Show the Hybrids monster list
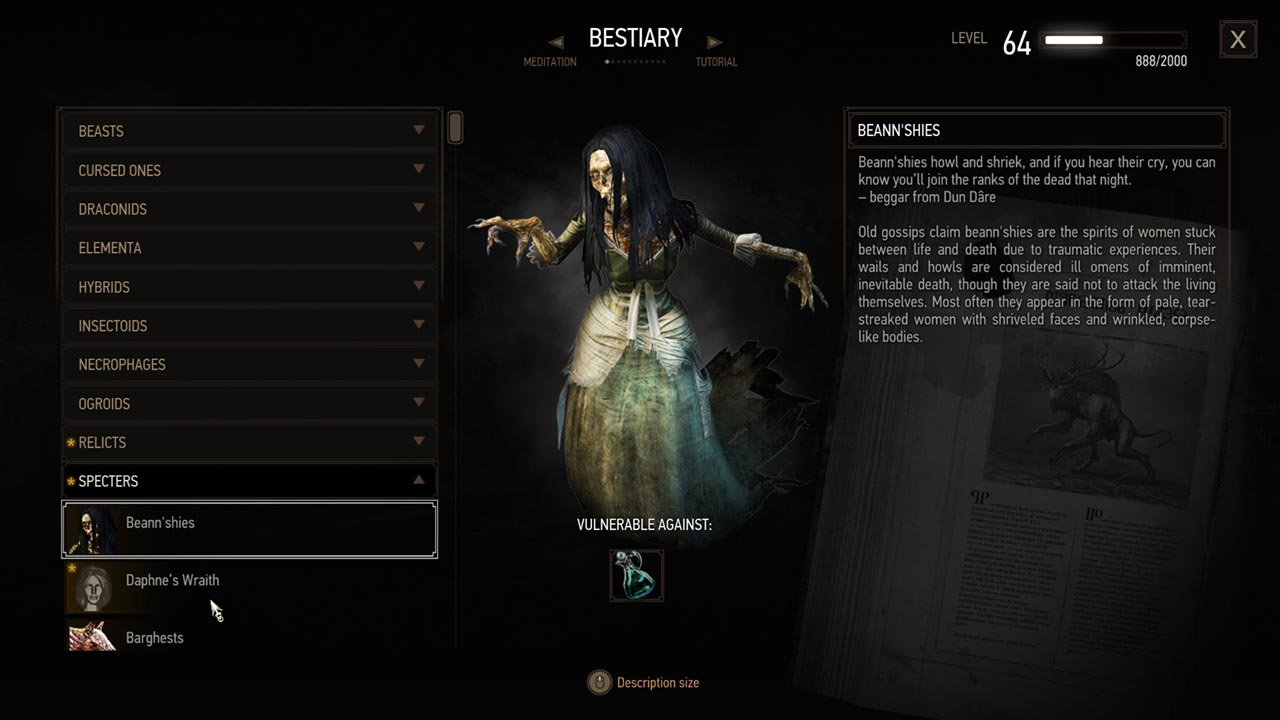Viewport: 1280px width, 720px height. pyautogui.click(x=249, y=287)
